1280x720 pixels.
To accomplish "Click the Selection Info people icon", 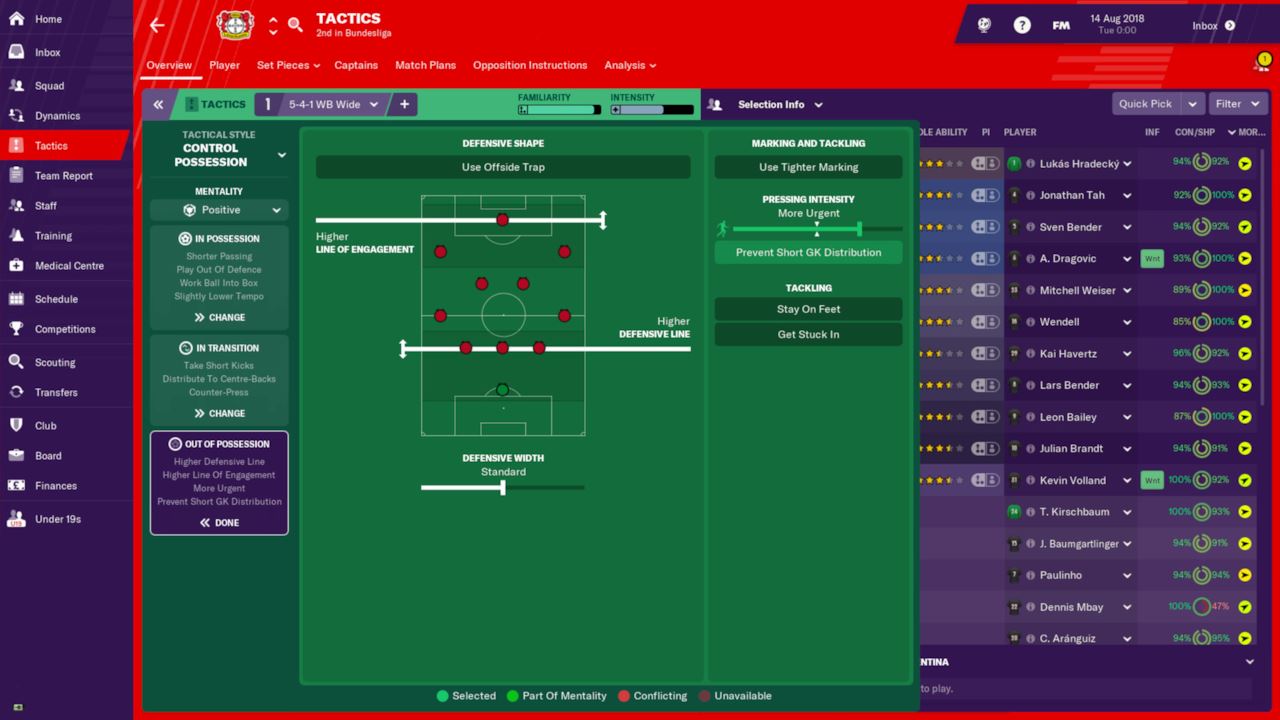I will [715, 104].
